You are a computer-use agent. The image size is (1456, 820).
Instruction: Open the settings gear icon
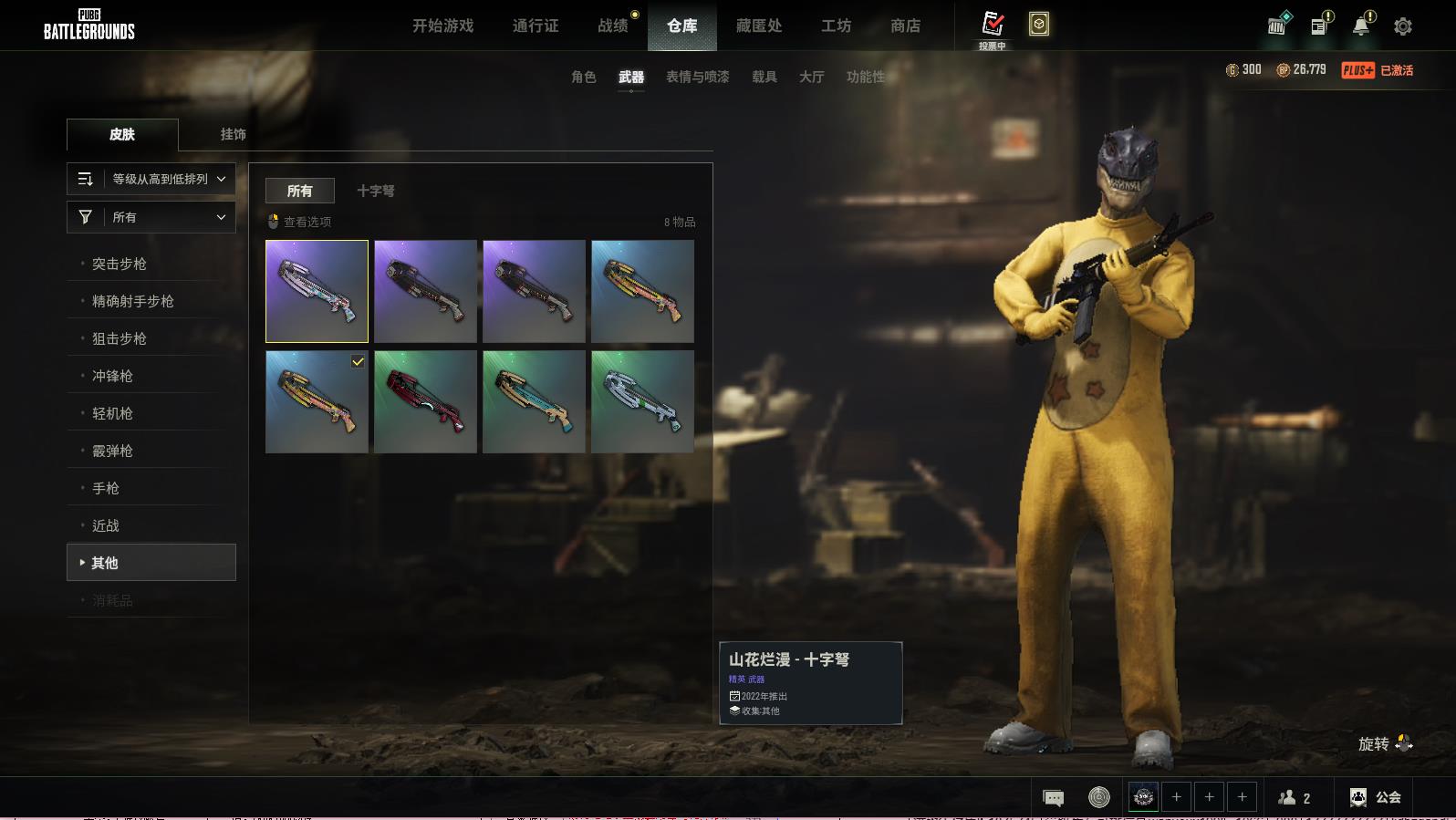[x=1403, y=26]
